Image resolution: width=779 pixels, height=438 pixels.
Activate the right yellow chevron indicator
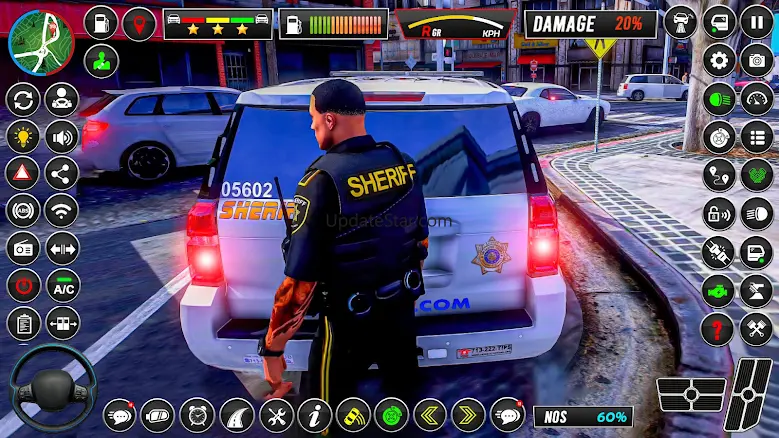[x=468, y=414]
